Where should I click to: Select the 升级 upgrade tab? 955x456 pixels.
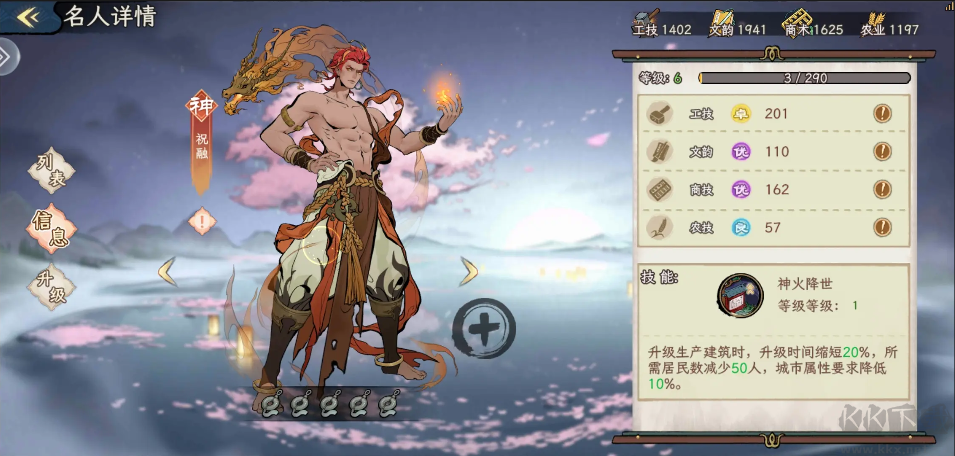click(50, 286)
